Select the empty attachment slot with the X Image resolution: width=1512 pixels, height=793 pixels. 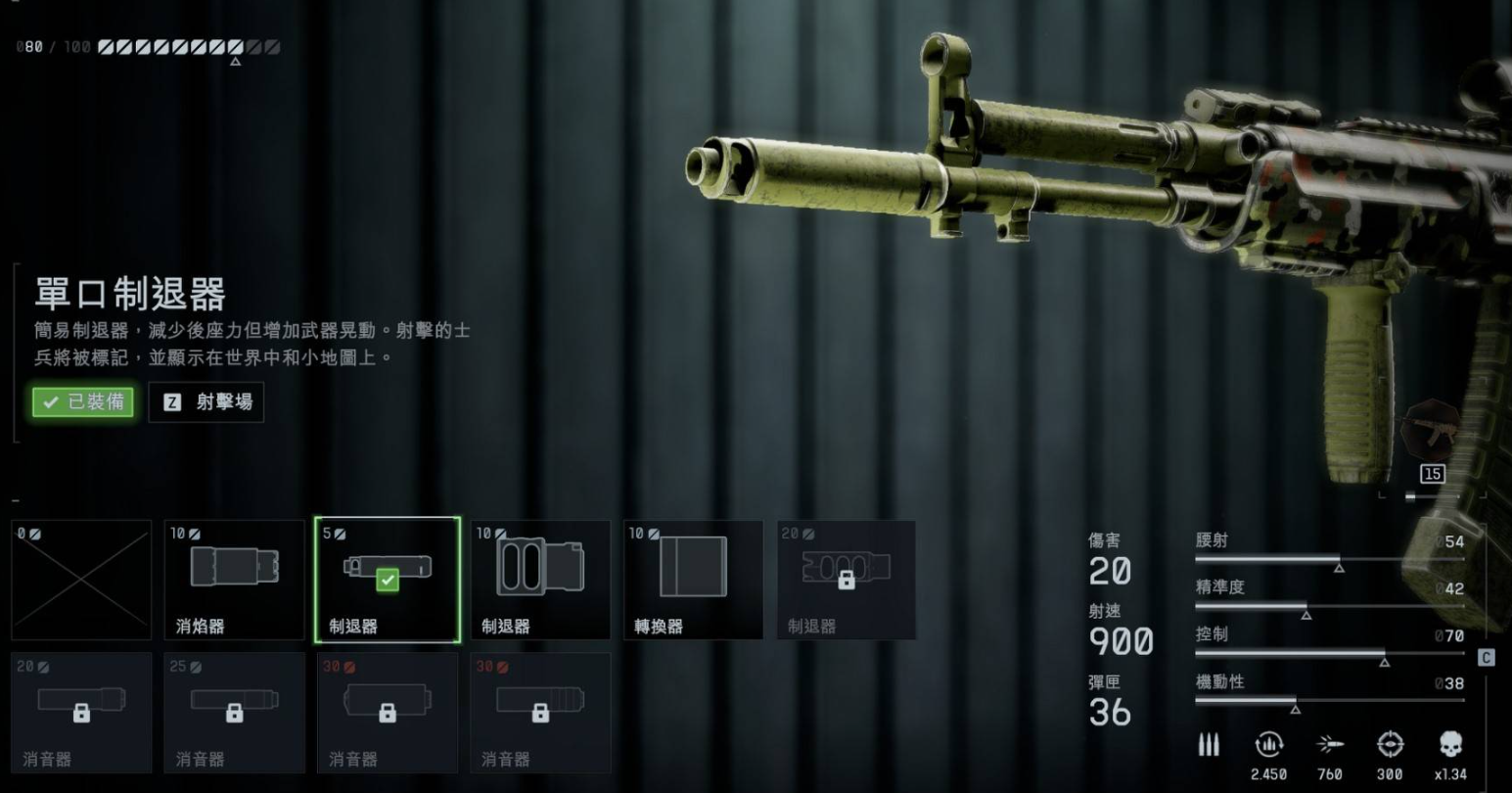(82, 579)
